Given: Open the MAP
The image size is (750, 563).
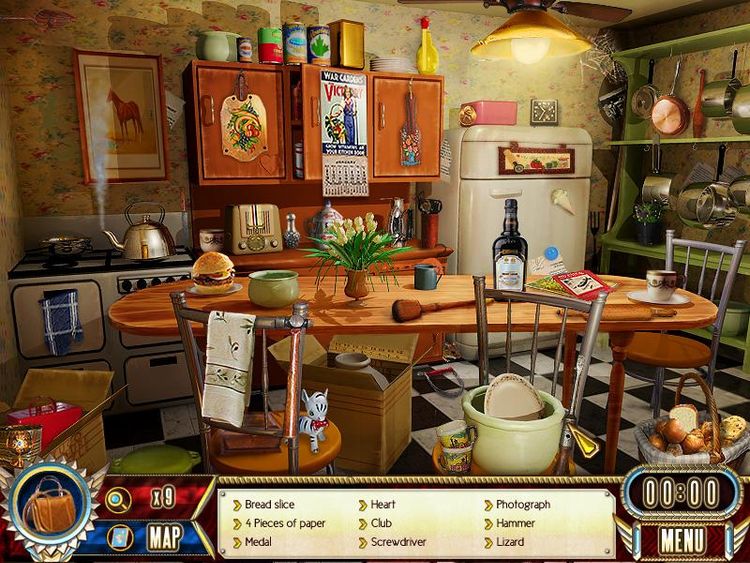Looking at the screenshot, I should coord(164,537).
